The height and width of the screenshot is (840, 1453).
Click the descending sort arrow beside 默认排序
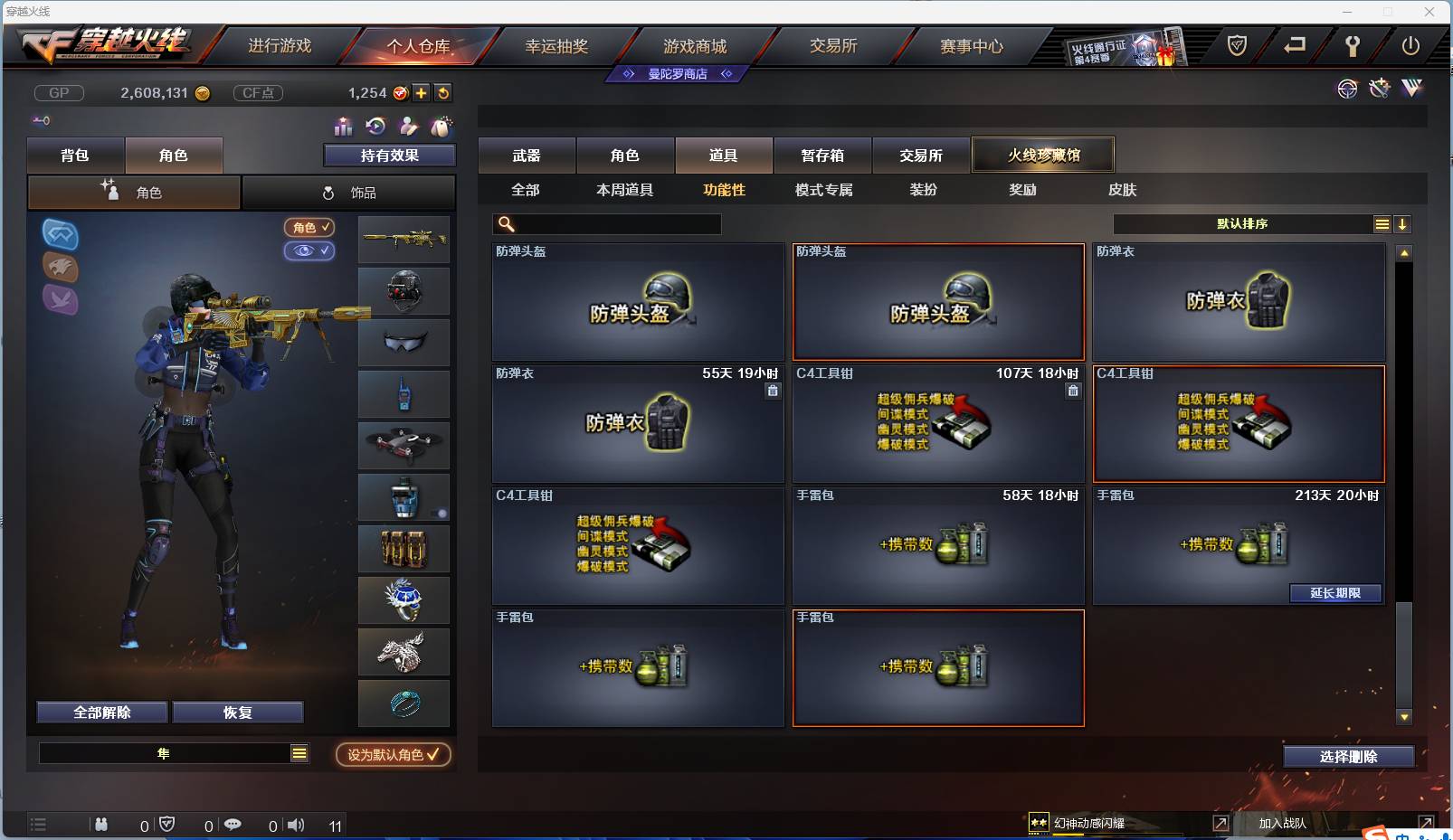pyautogui.click(x=1404, y=223)
